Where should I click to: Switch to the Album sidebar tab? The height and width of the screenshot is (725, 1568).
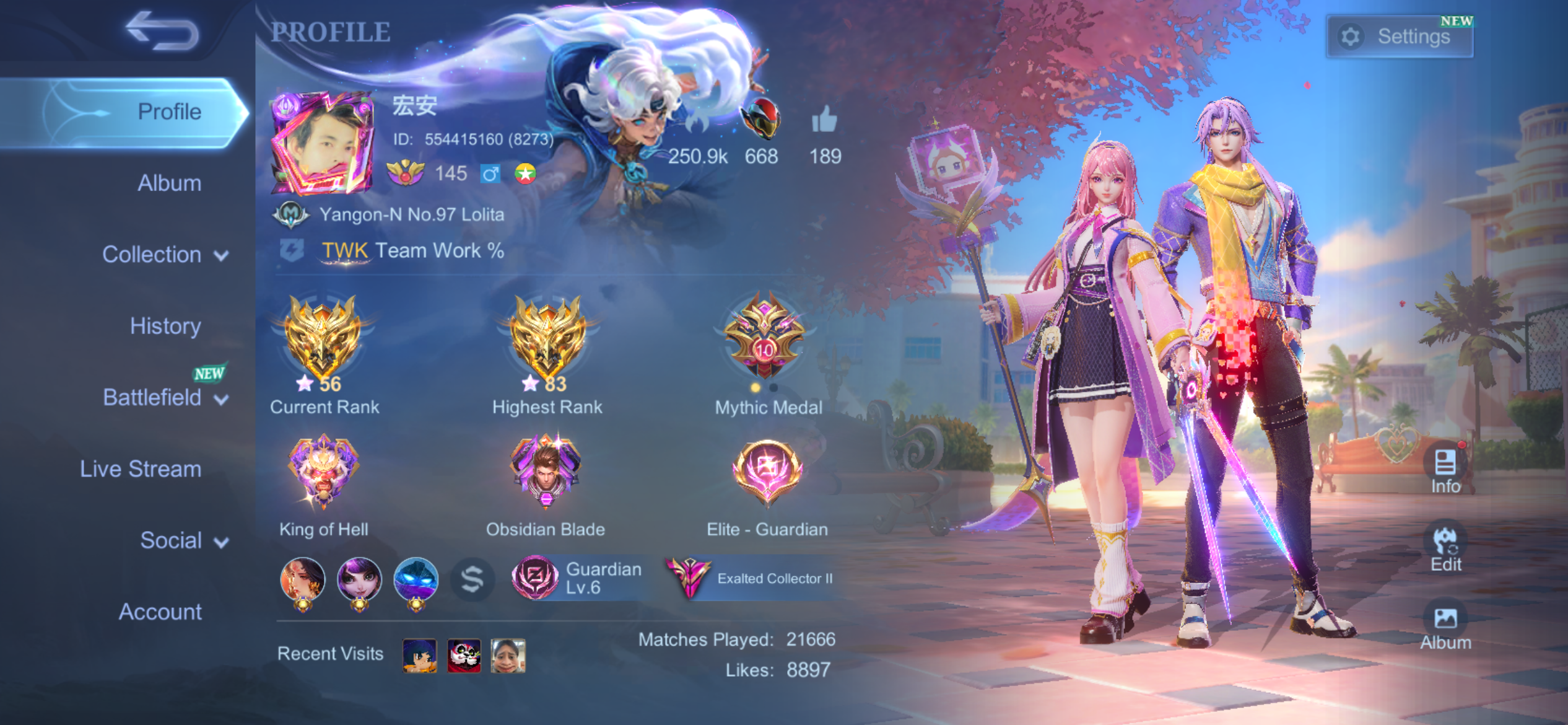point(169,183)
